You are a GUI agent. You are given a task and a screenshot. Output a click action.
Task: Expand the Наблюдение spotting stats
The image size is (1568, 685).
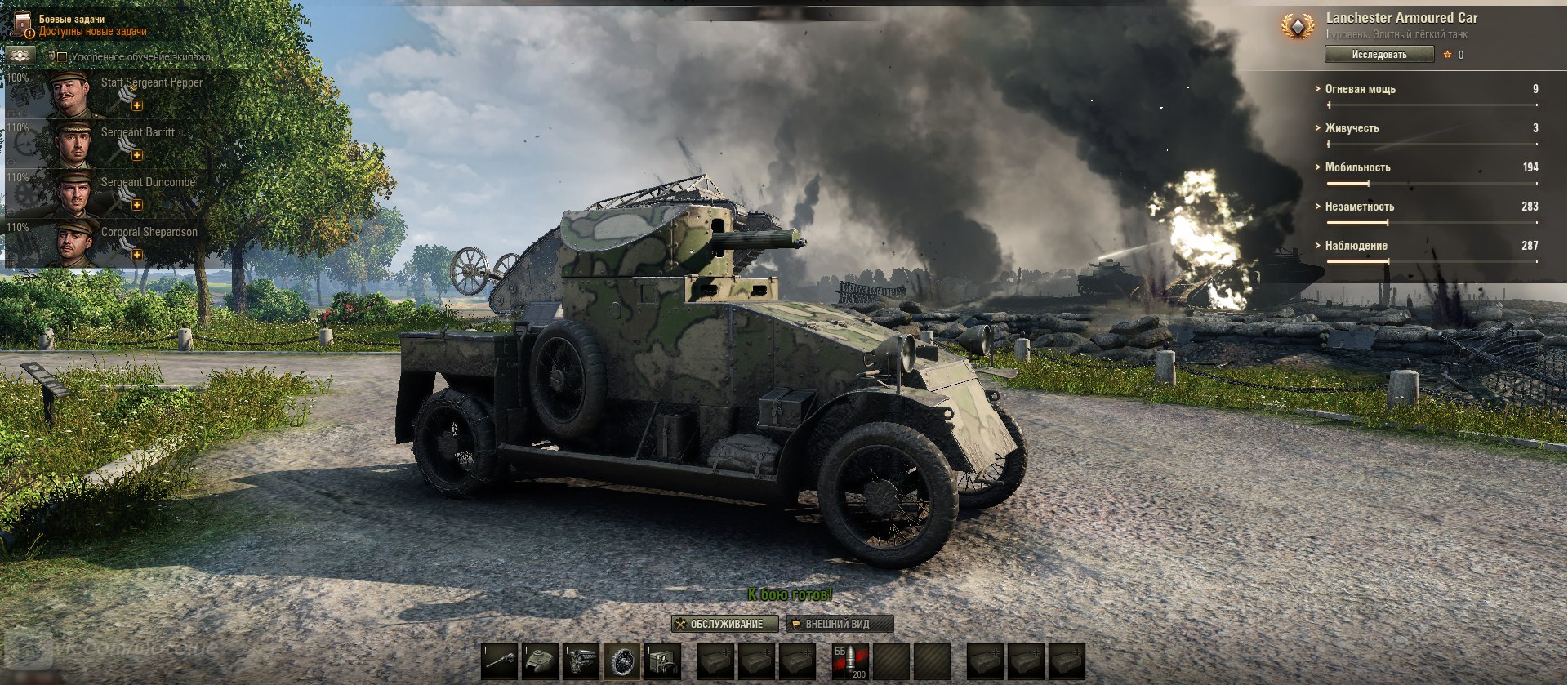pyautogui.click(x=1356, y=246)
